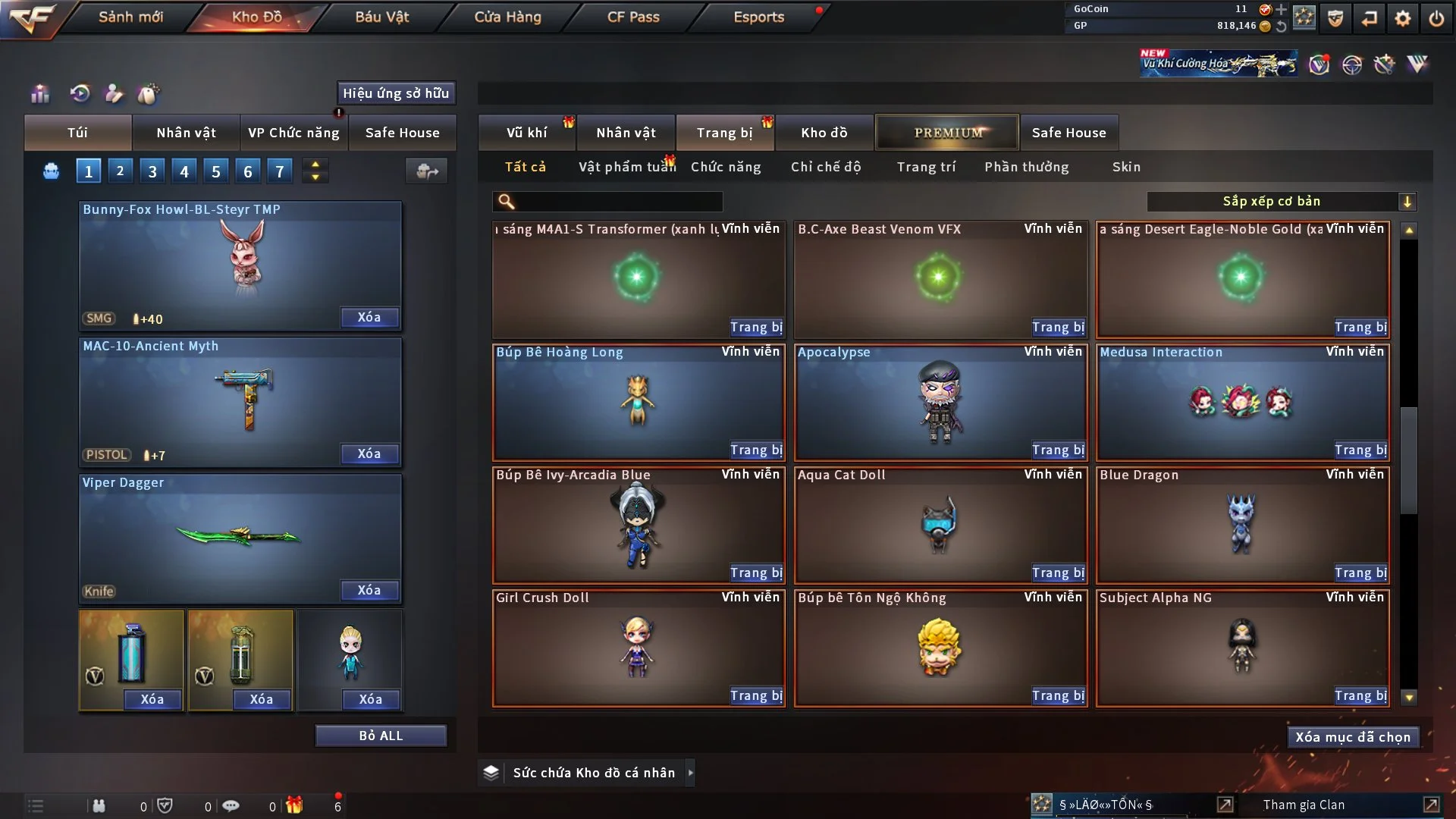Remove Viper Dagger with its Xóa button
The image size is (1456, 819).
[x=369, y=590]
